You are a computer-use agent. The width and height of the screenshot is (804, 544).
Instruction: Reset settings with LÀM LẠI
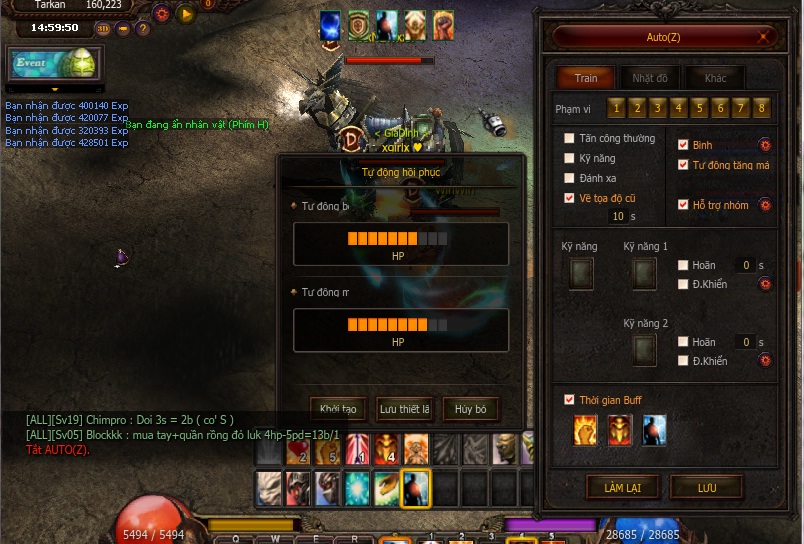622,487
